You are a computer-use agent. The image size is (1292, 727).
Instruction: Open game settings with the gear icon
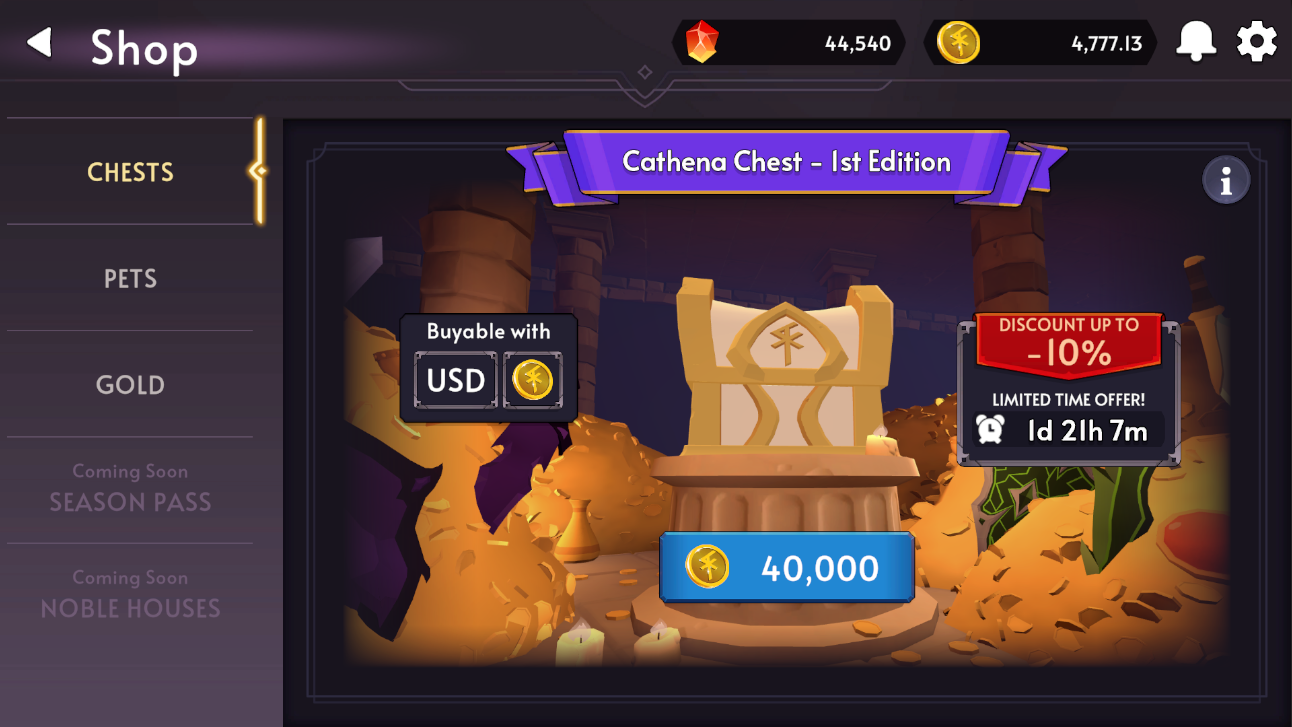coord(1256,42)
